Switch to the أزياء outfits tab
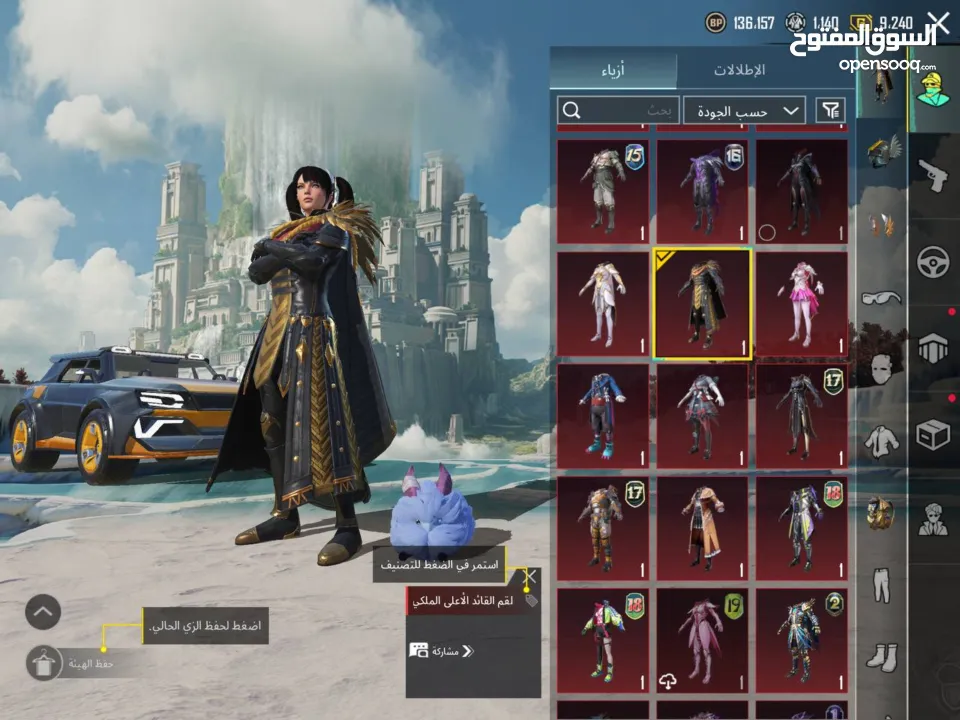Screen dimensions: 960x720 pos(612,70)
